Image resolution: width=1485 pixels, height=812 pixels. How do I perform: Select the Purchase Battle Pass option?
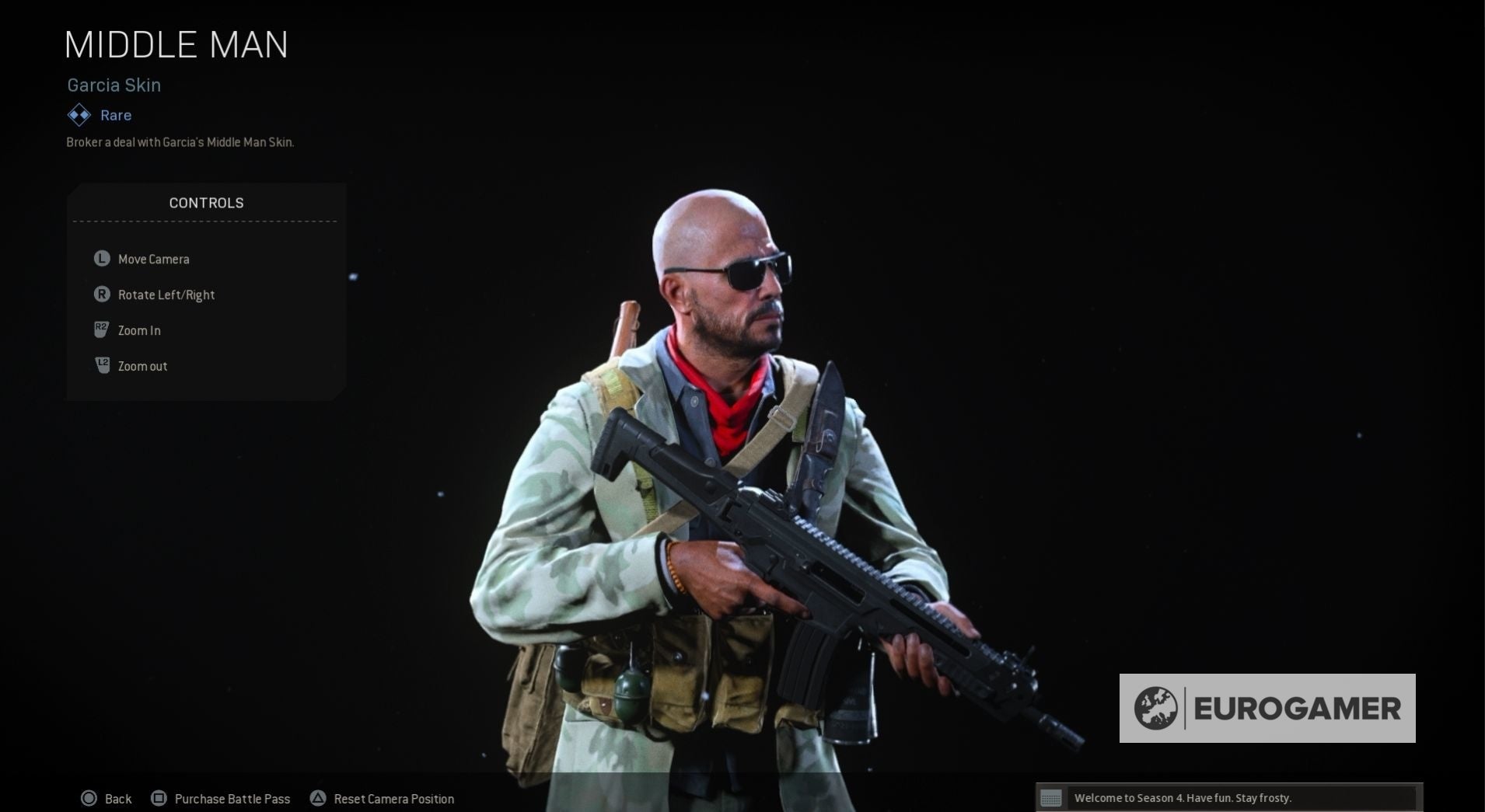(232, 798)
